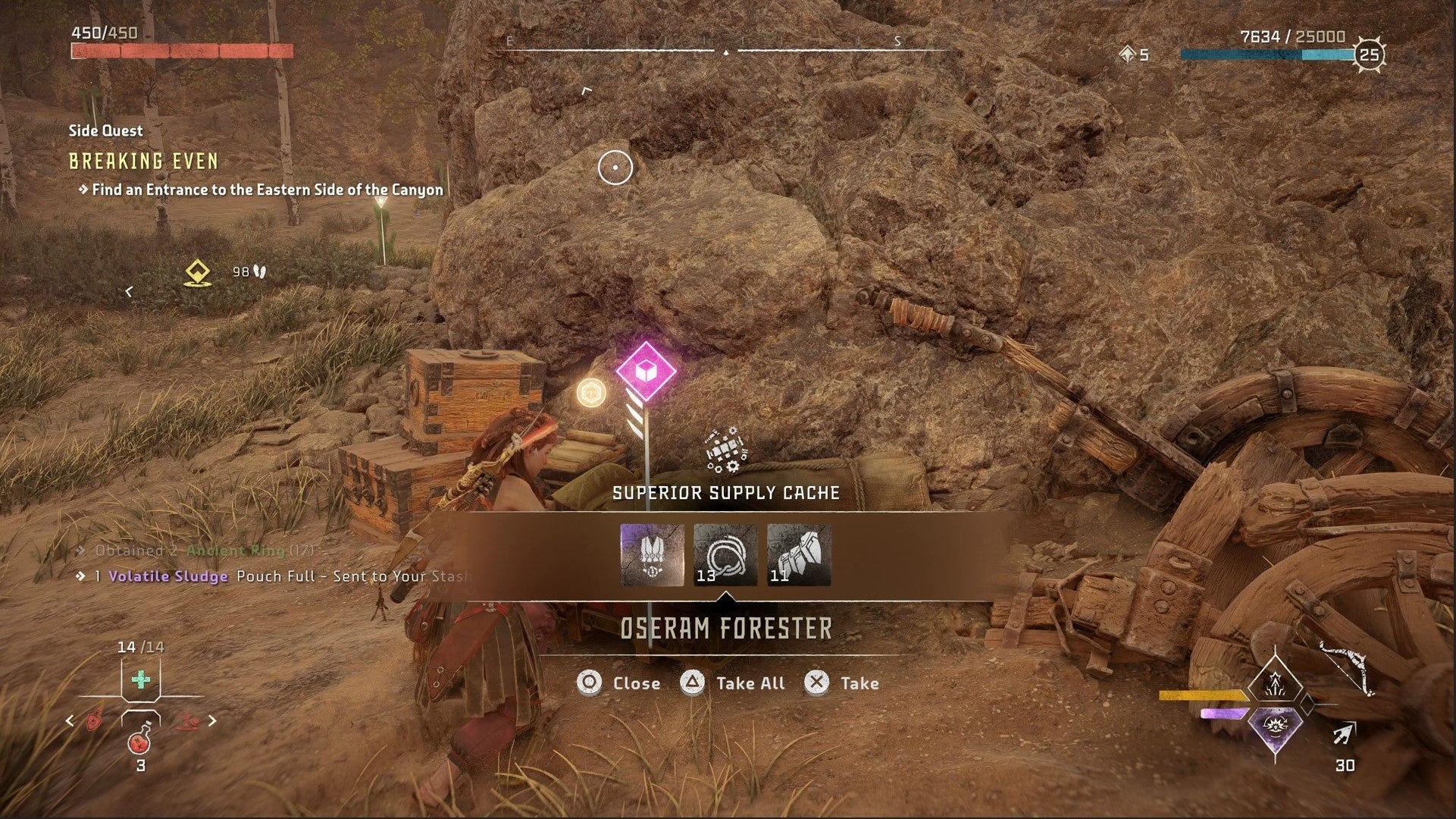Image resolution: width=1456 pixels, height=819 pixels.
Task: Click the compass bar heading indicator
Action: coord(726,52)
